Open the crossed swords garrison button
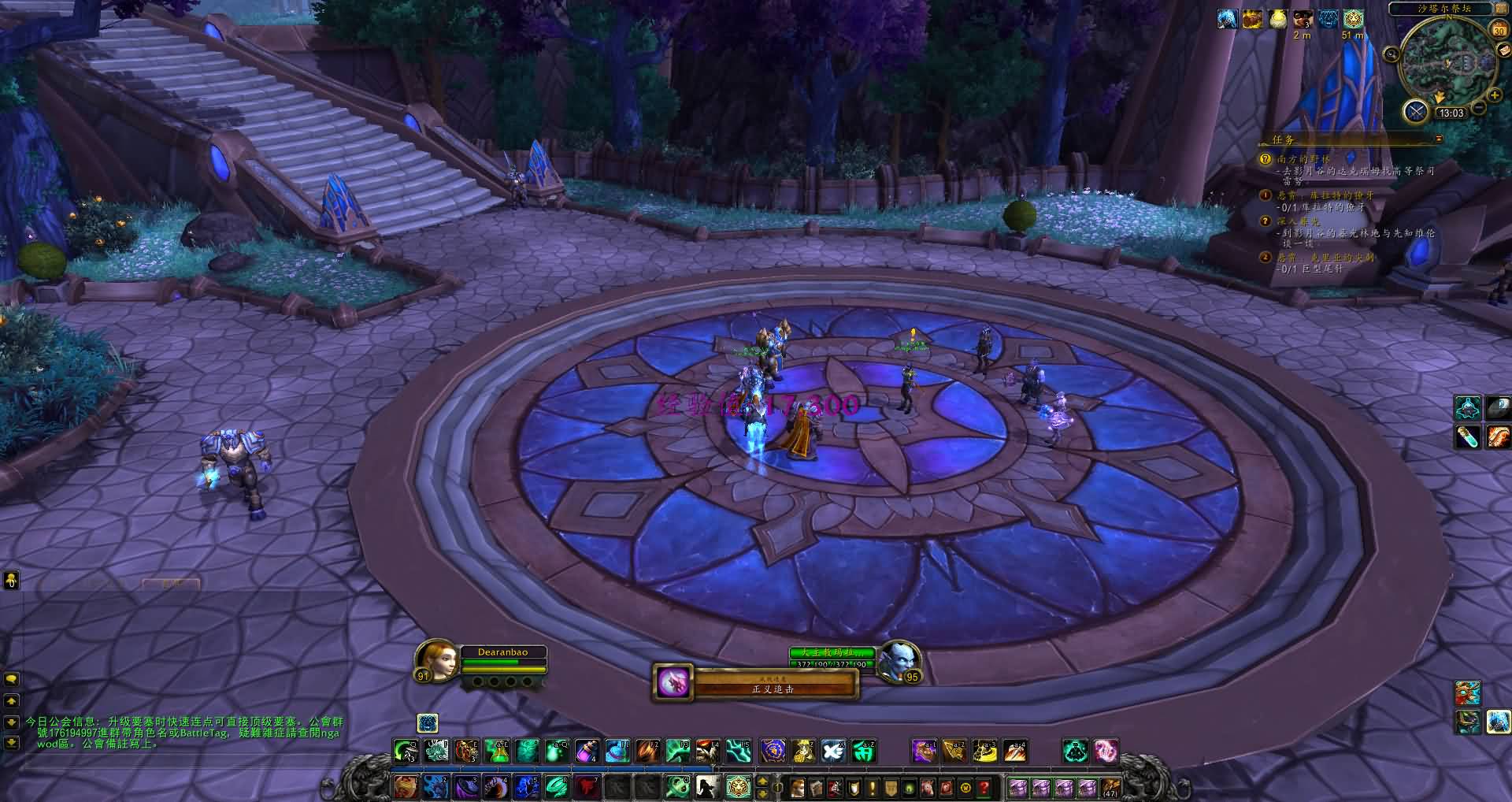The width and height of the screenshot is (1512, 802). click(x=1416, y=111)
